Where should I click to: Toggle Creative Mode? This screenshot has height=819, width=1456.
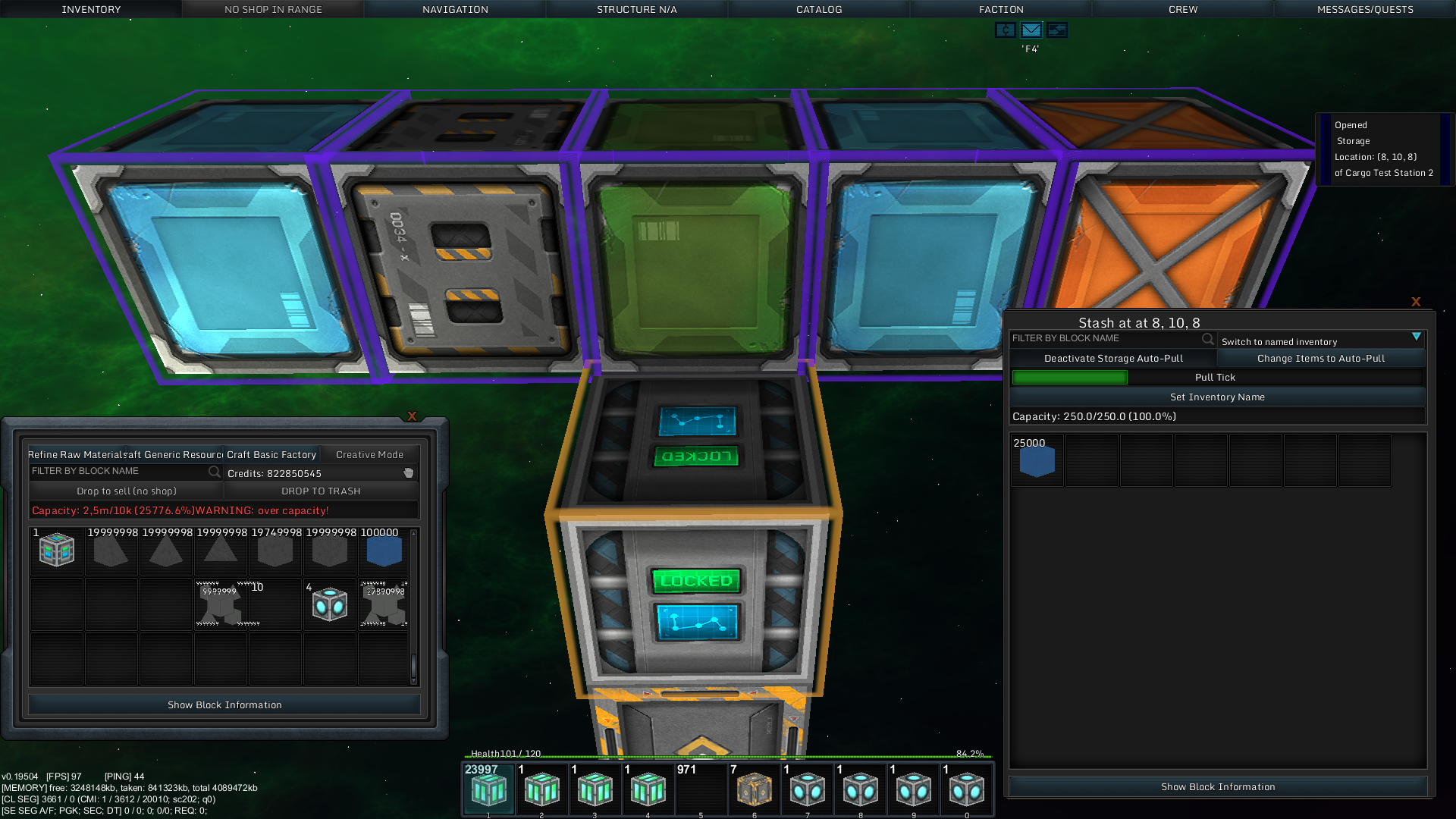(369, 455)
